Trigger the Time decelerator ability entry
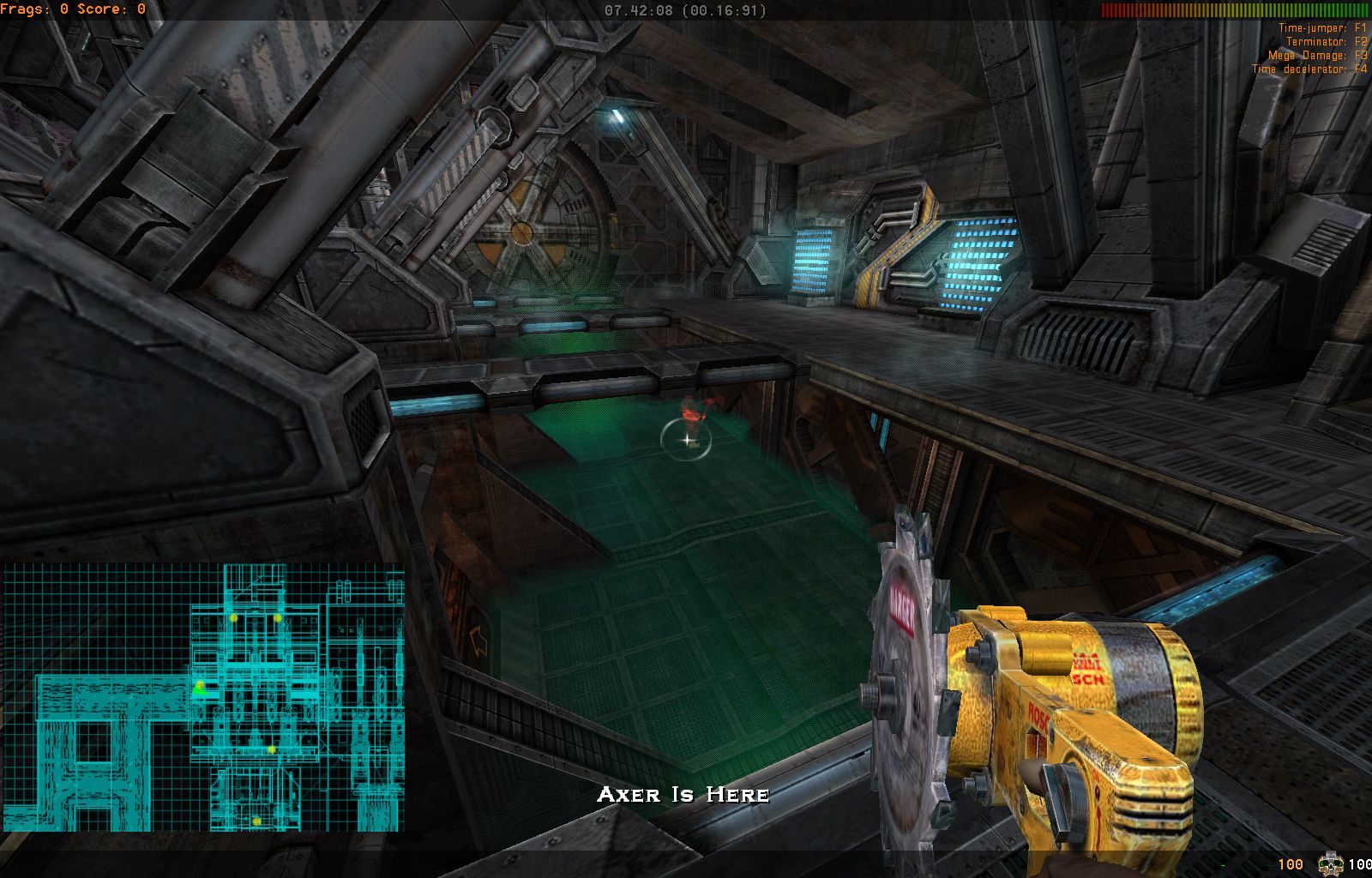Viewport: 1372px width, 878px height. click(x=1309, y=69)
